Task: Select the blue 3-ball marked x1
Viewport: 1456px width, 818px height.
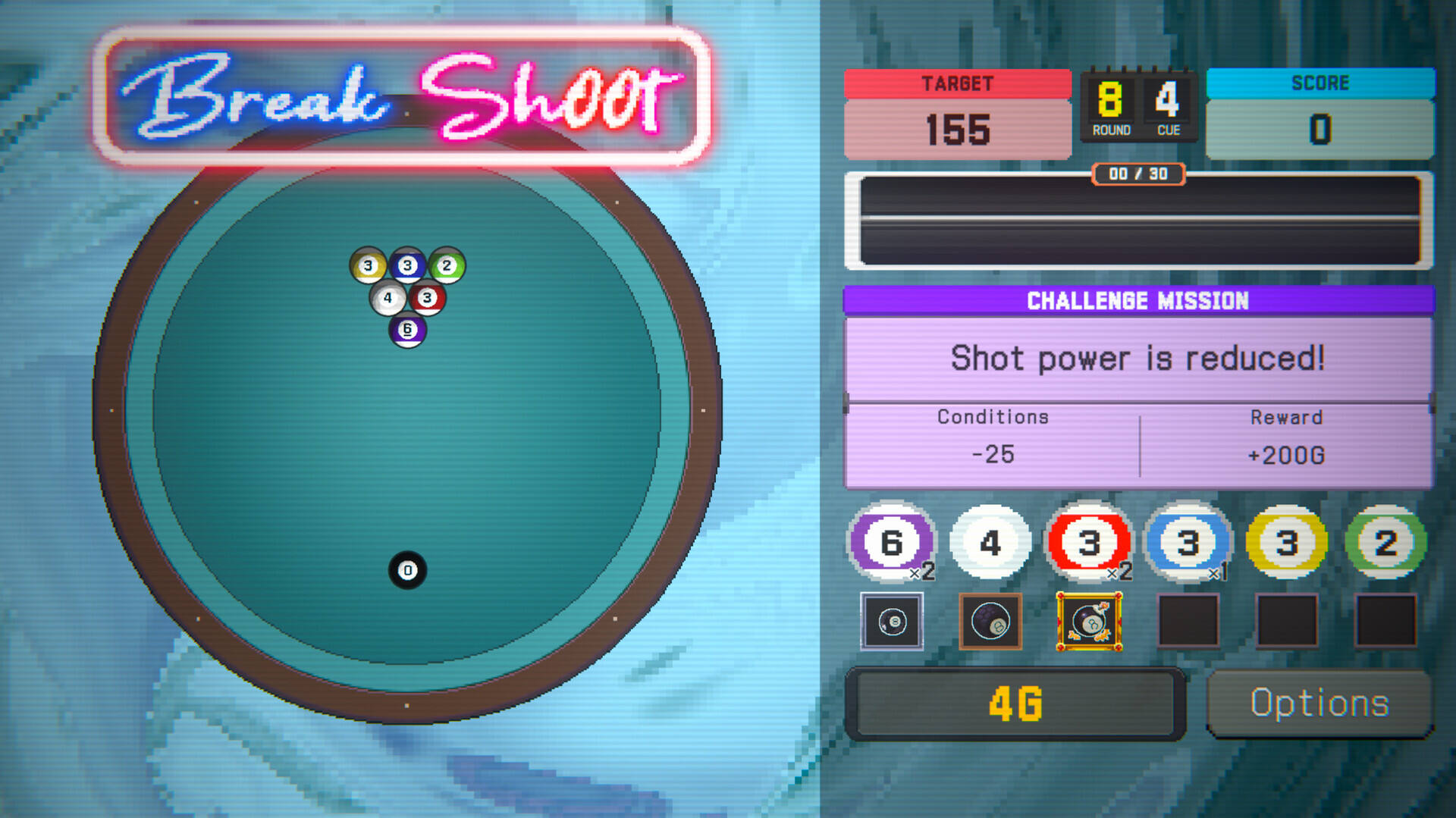Action: point(1187,542)
